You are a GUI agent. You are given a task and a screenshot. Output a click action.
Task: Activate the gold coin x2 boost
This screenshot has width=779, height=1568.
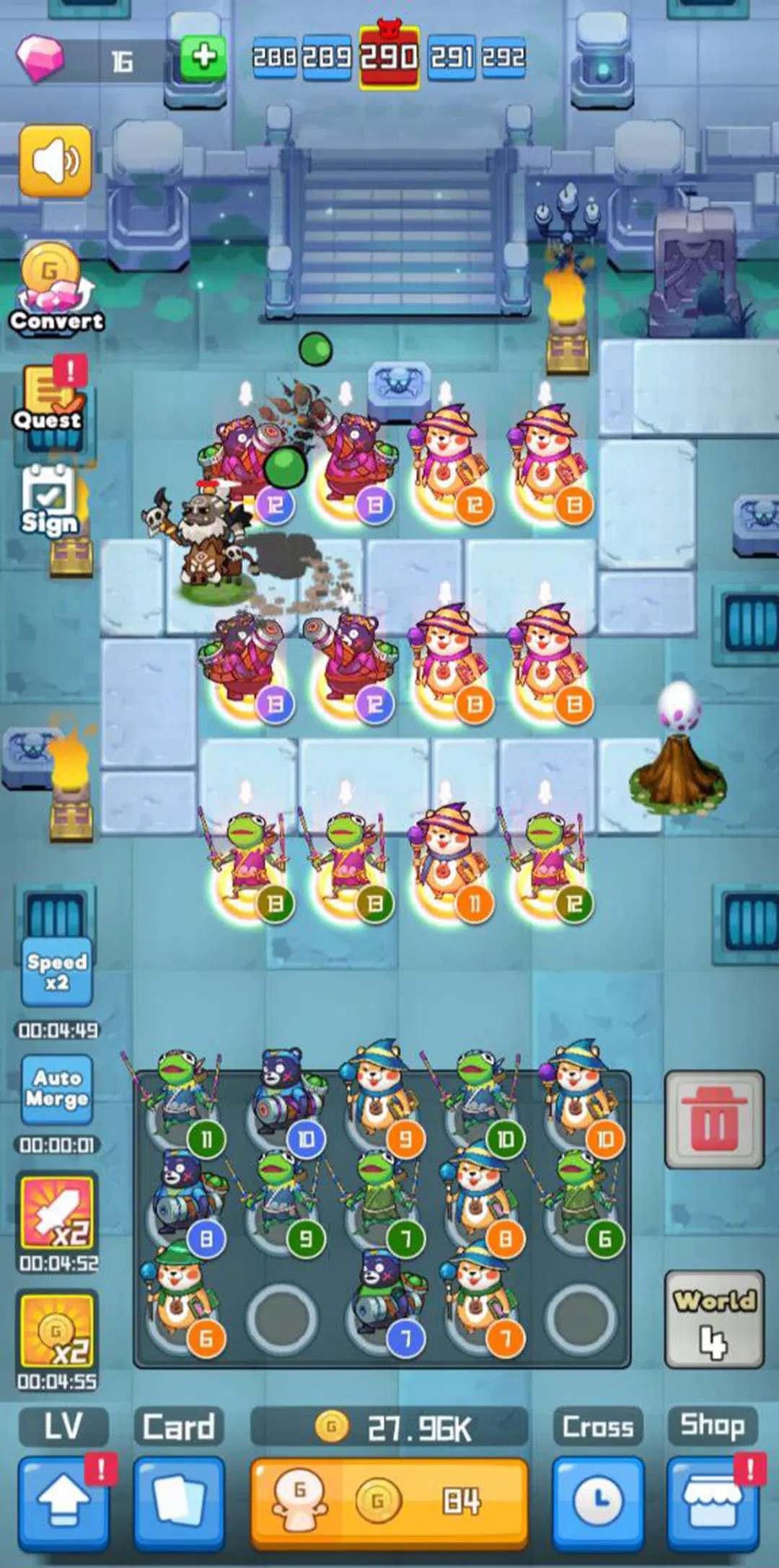click(x=57, y=1331)
